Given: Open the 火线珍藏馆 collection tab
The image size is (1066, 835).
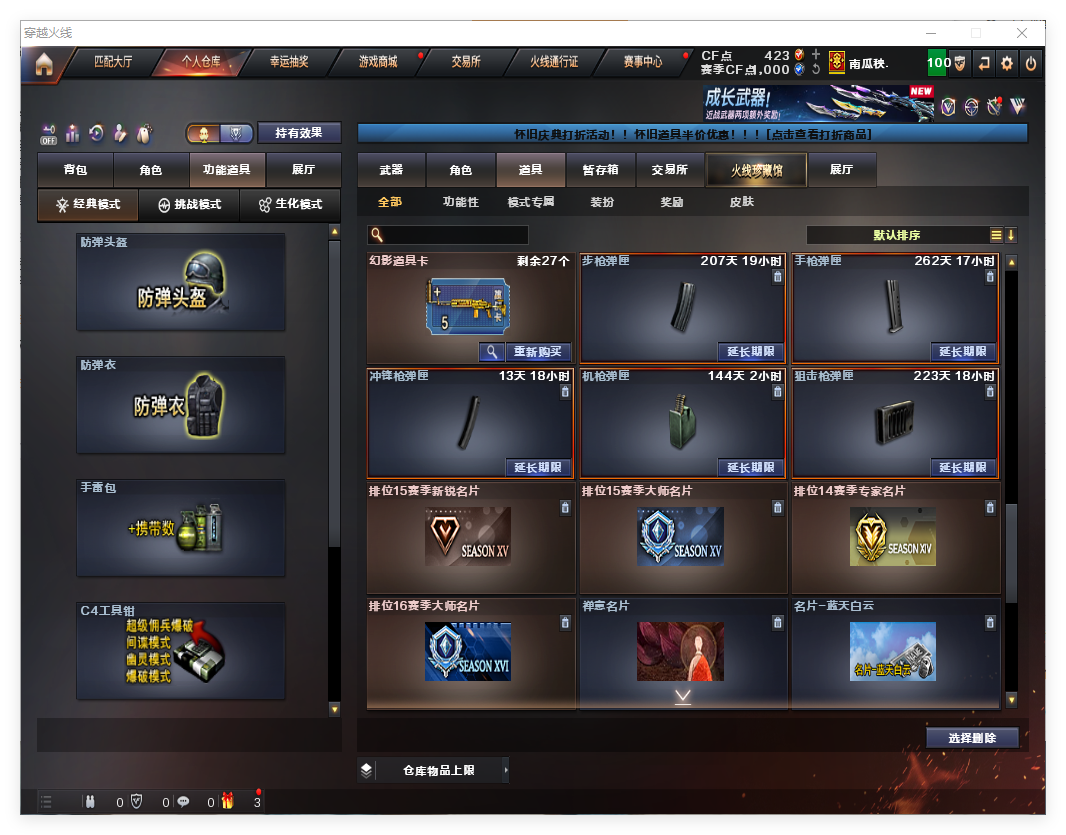Looking at the screenshot, I should (756, 171).
